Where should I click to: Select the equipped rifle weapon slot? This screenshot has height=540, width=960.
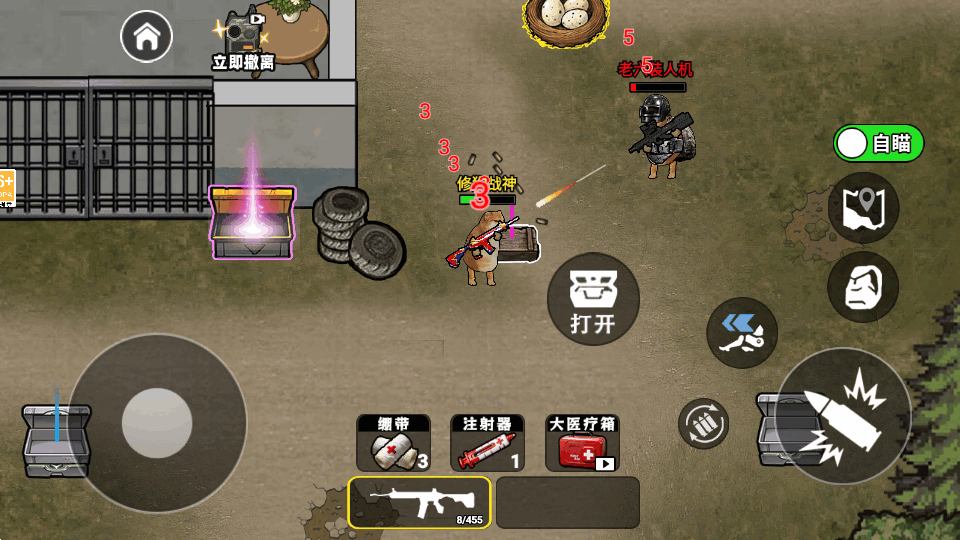420,502
